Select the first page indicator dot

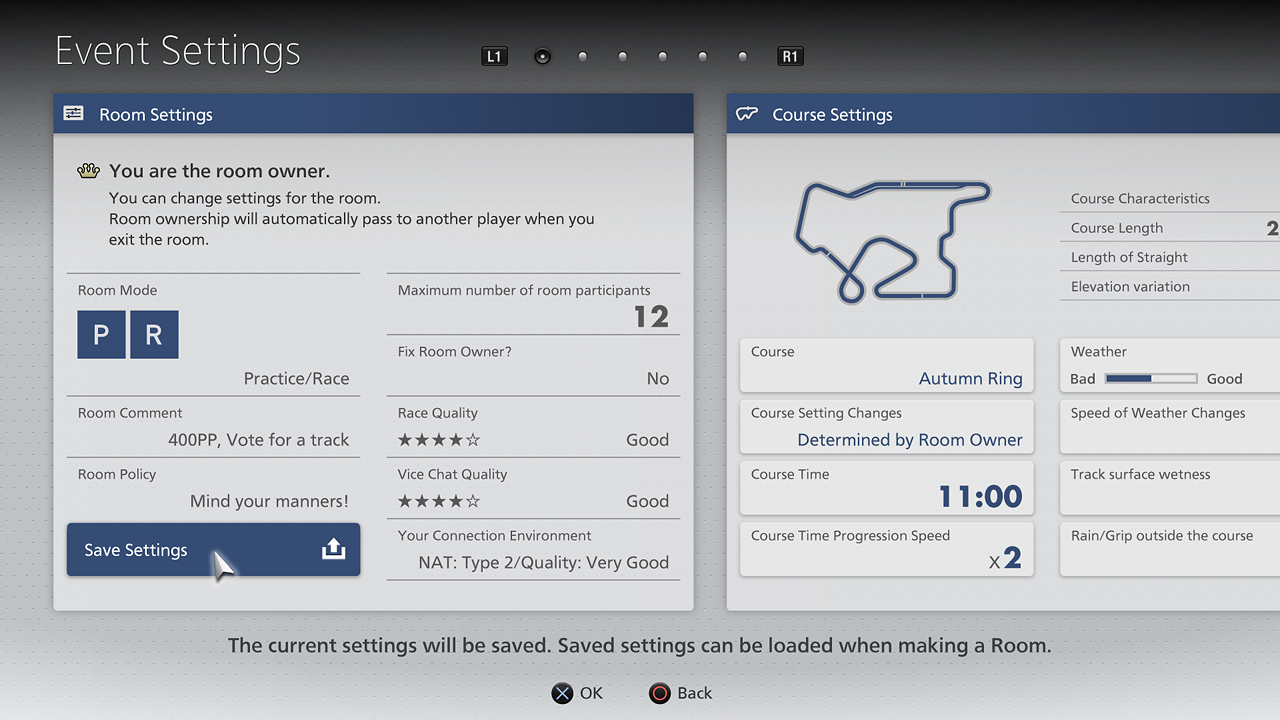(x=542, y=57)
